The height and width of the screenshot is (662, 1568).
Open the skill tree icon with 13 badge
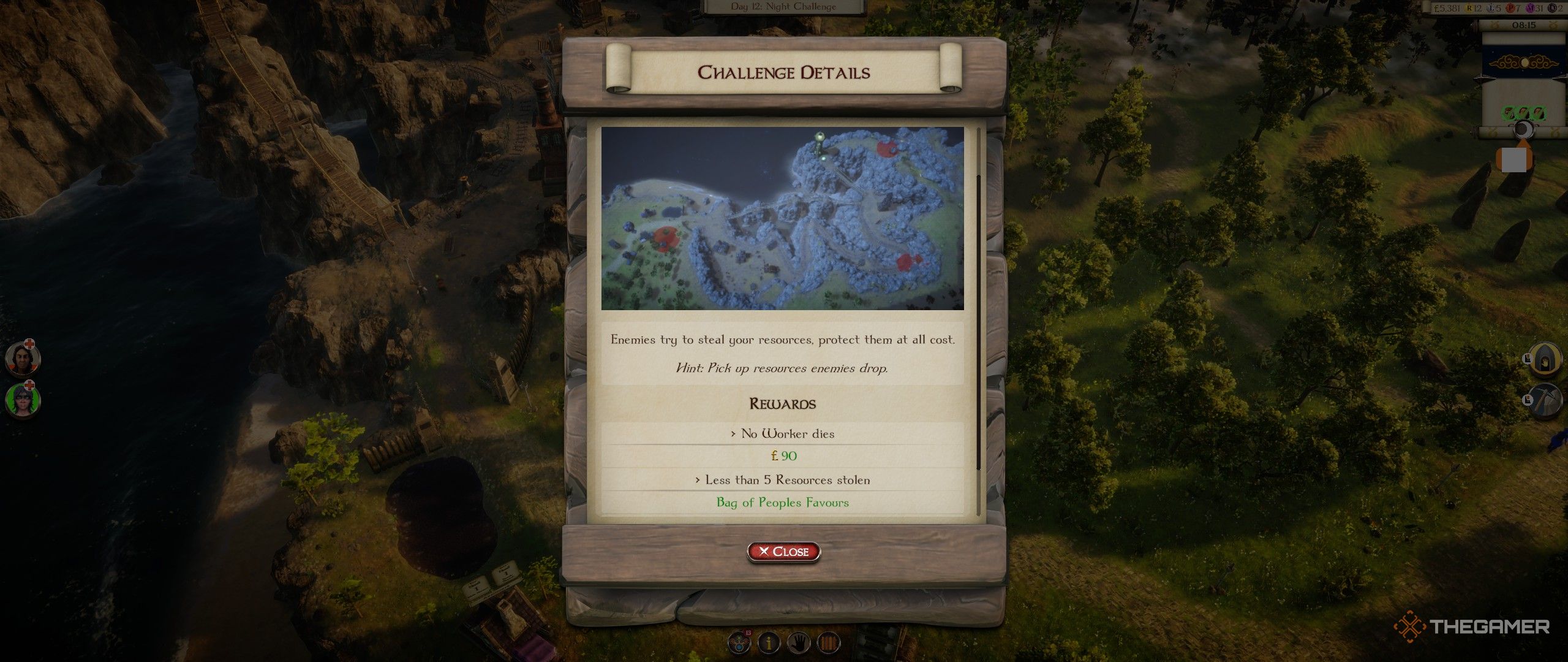tap(739, 642)
